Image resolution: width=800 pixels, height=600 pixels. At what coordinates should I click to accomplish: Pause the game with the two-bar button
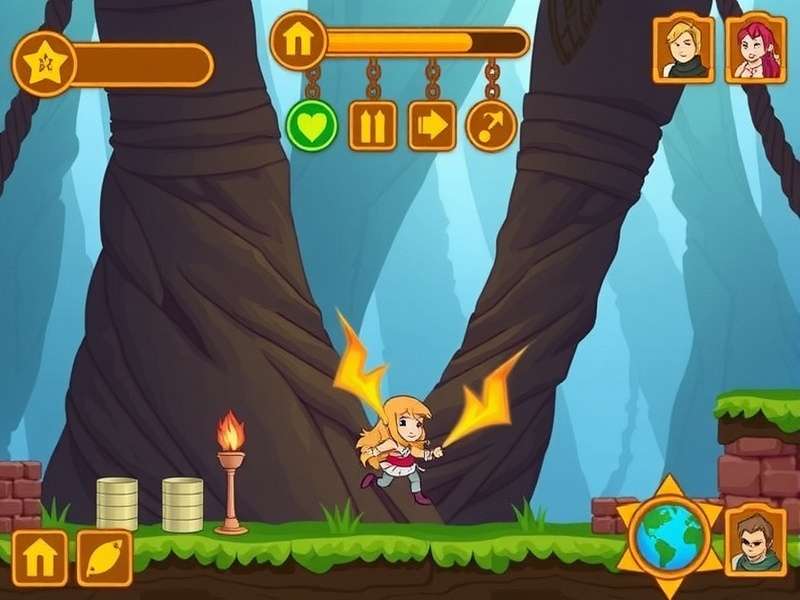(372, 126)
